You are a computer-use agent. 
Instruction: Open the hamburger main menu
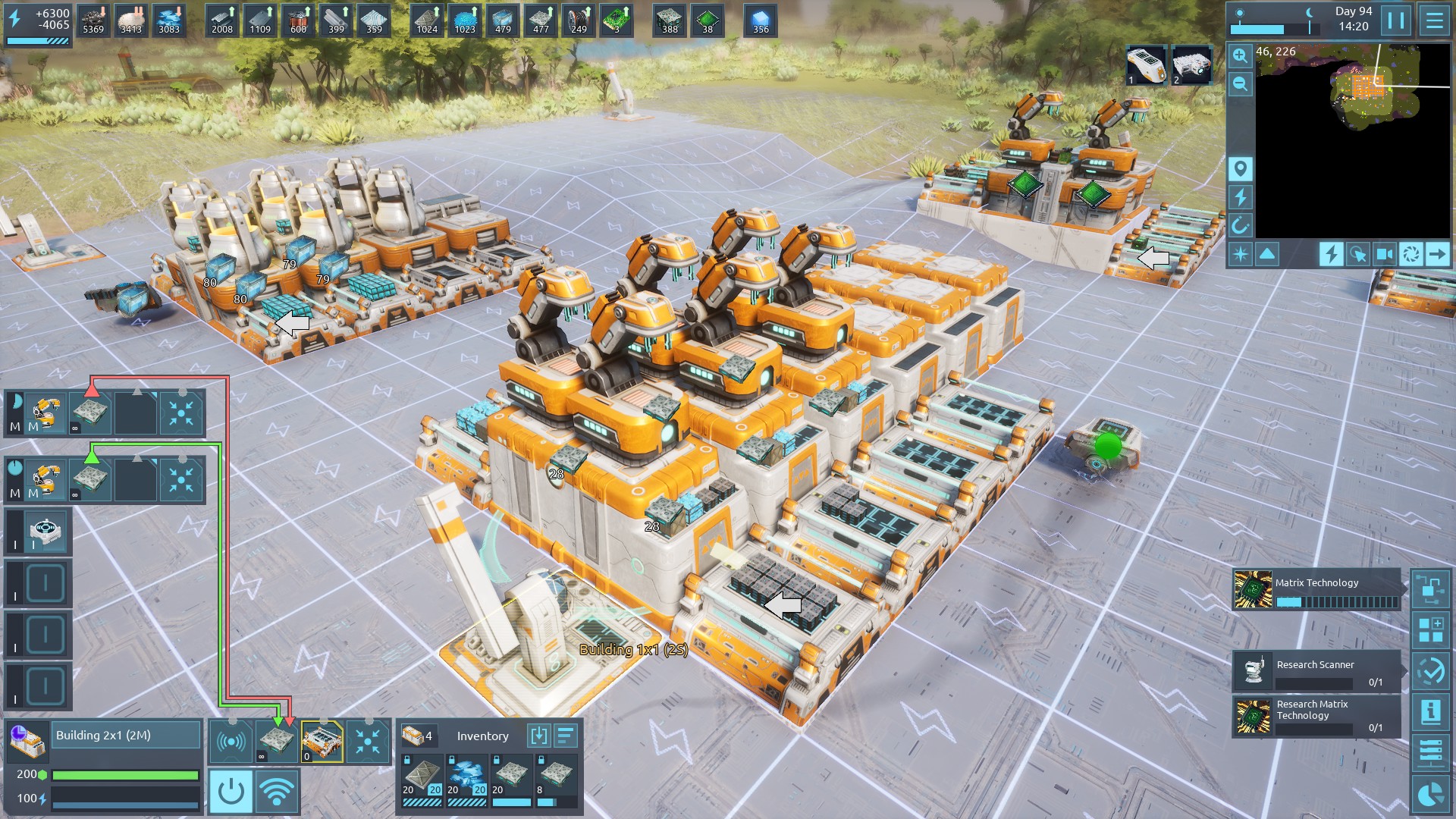[x=1434, y=20]
